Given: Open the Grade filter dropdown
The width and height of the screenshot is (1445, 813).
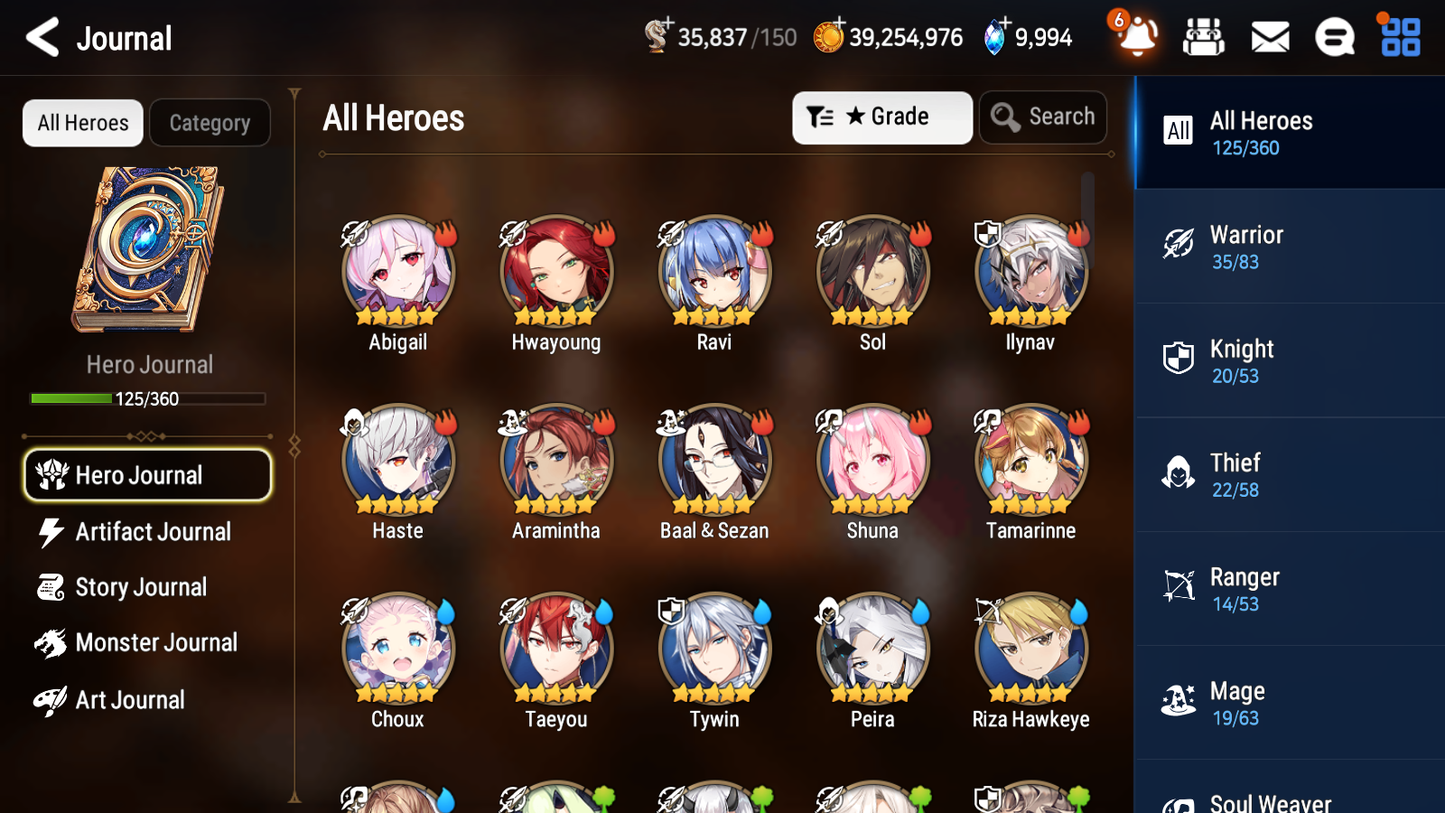Looking at the screenshot, I should coord(882,117).
